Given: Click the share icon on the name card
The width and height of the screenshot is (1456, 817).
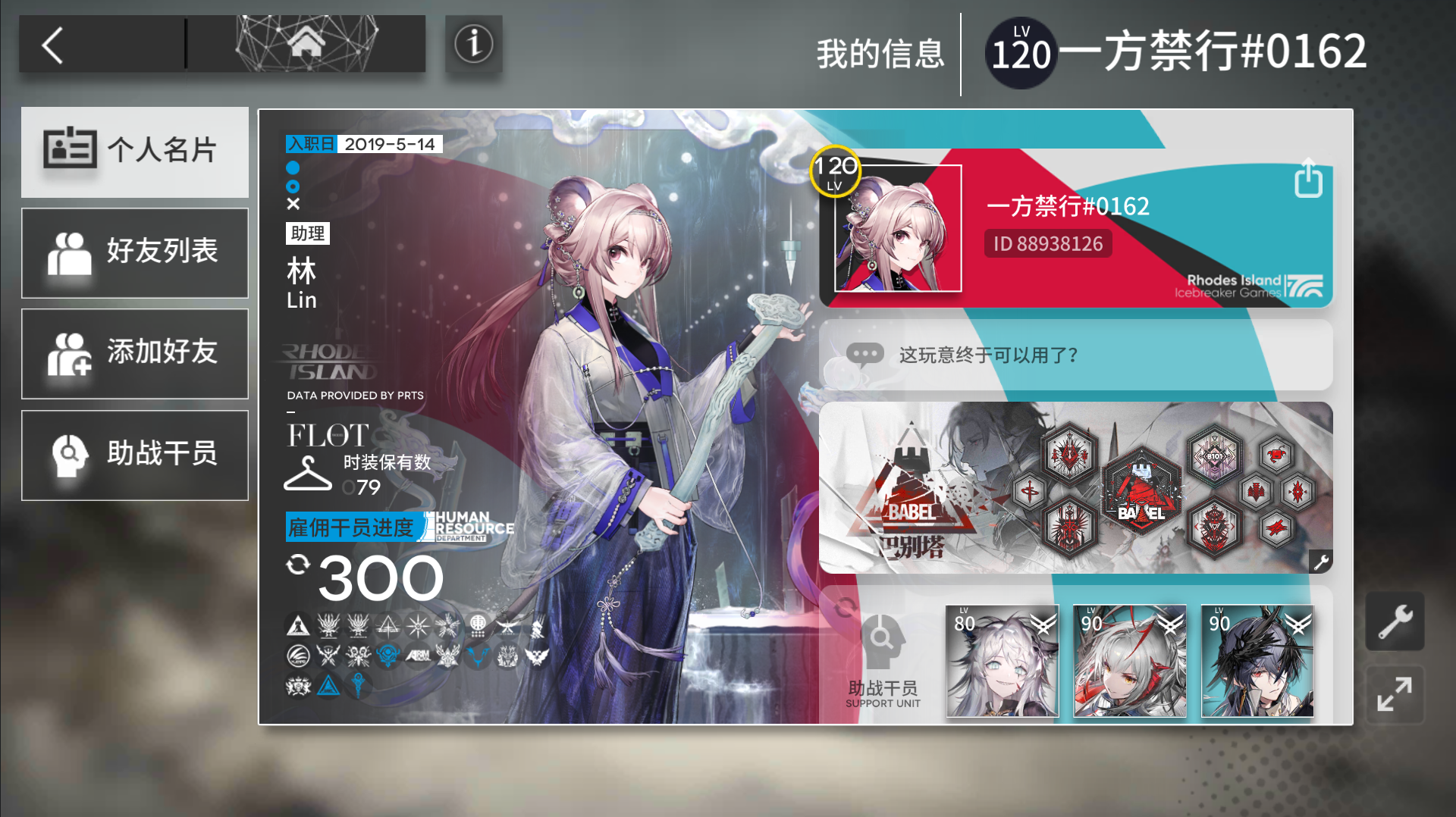Looking at the screenshot, I should point(1307,179).
